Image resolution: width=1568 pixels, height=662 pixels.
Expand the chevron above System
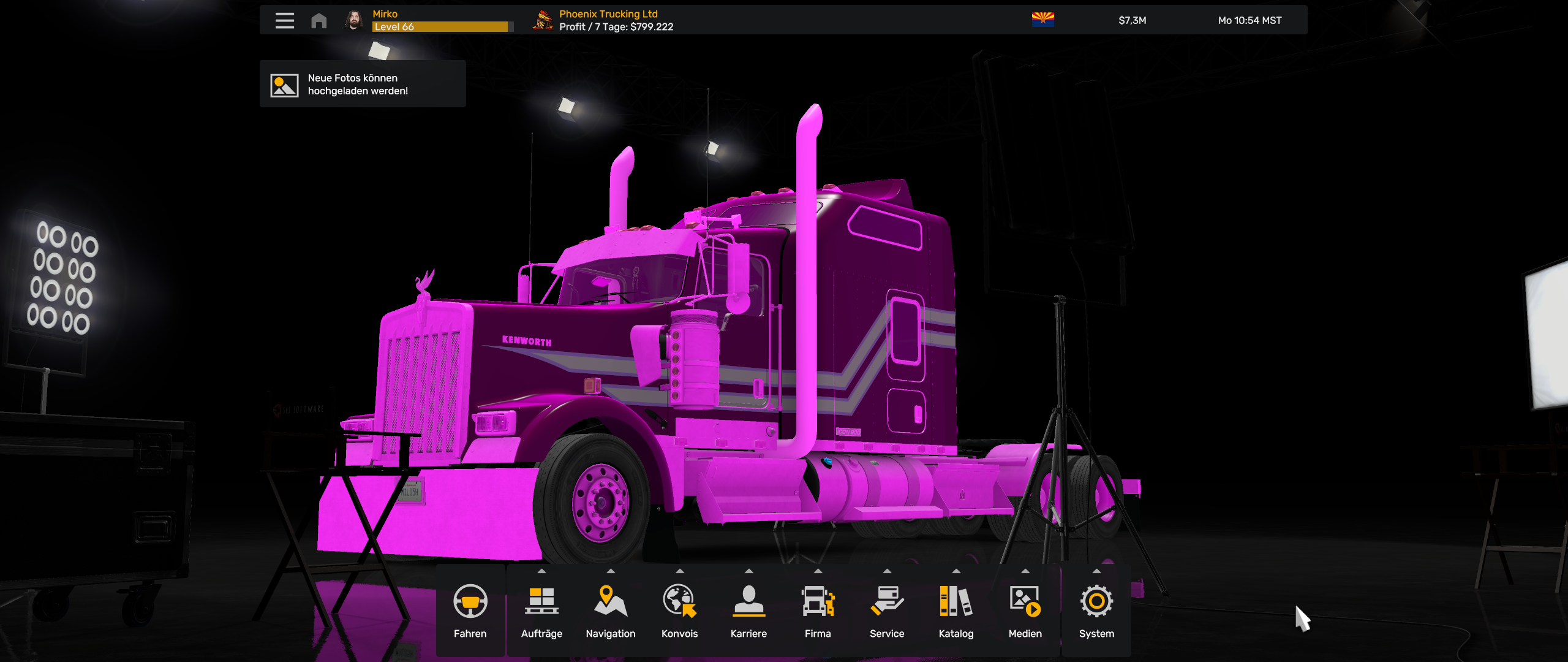coord(1095,571)
